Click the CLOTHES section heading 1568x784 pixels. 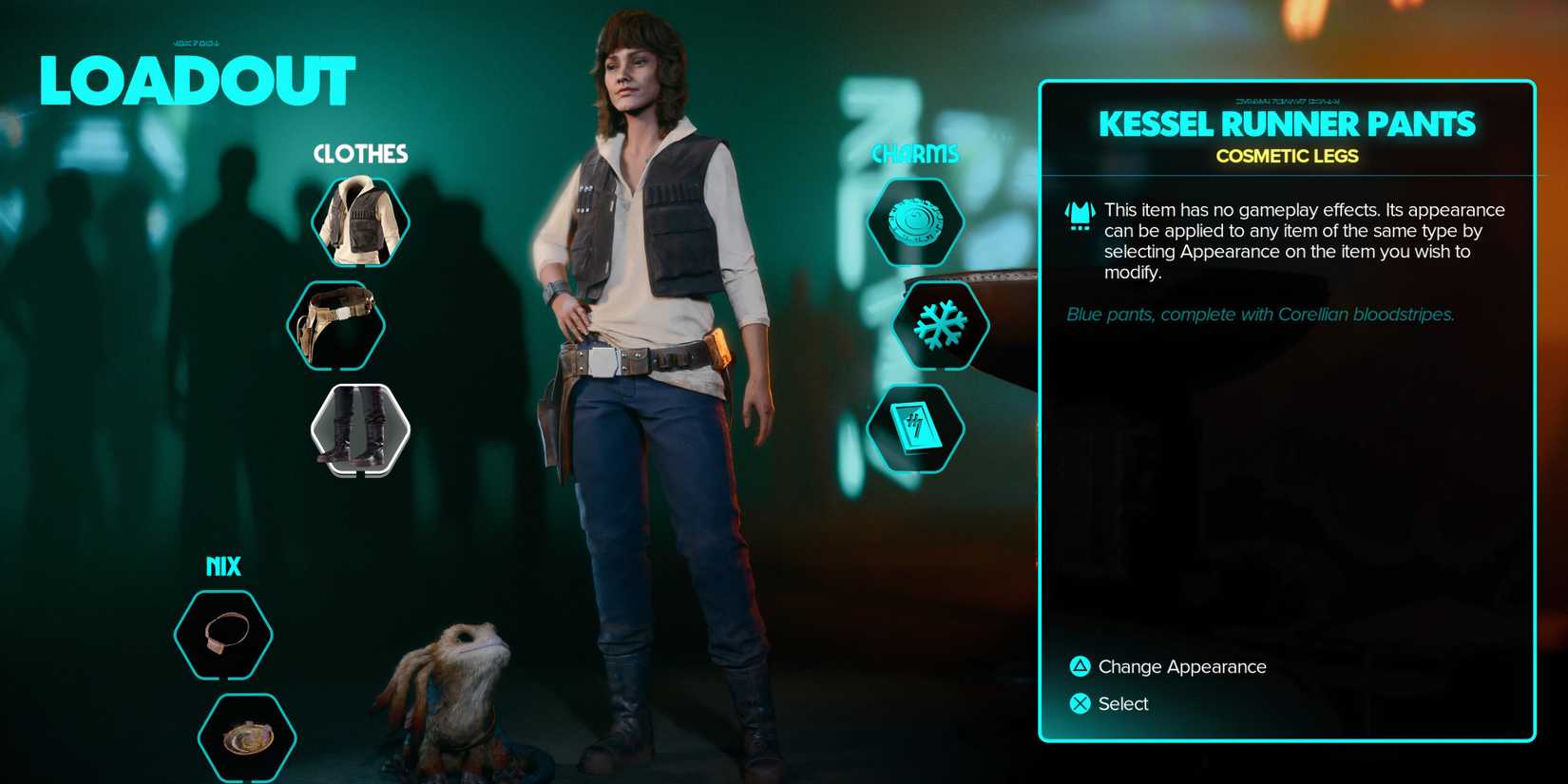359,153
